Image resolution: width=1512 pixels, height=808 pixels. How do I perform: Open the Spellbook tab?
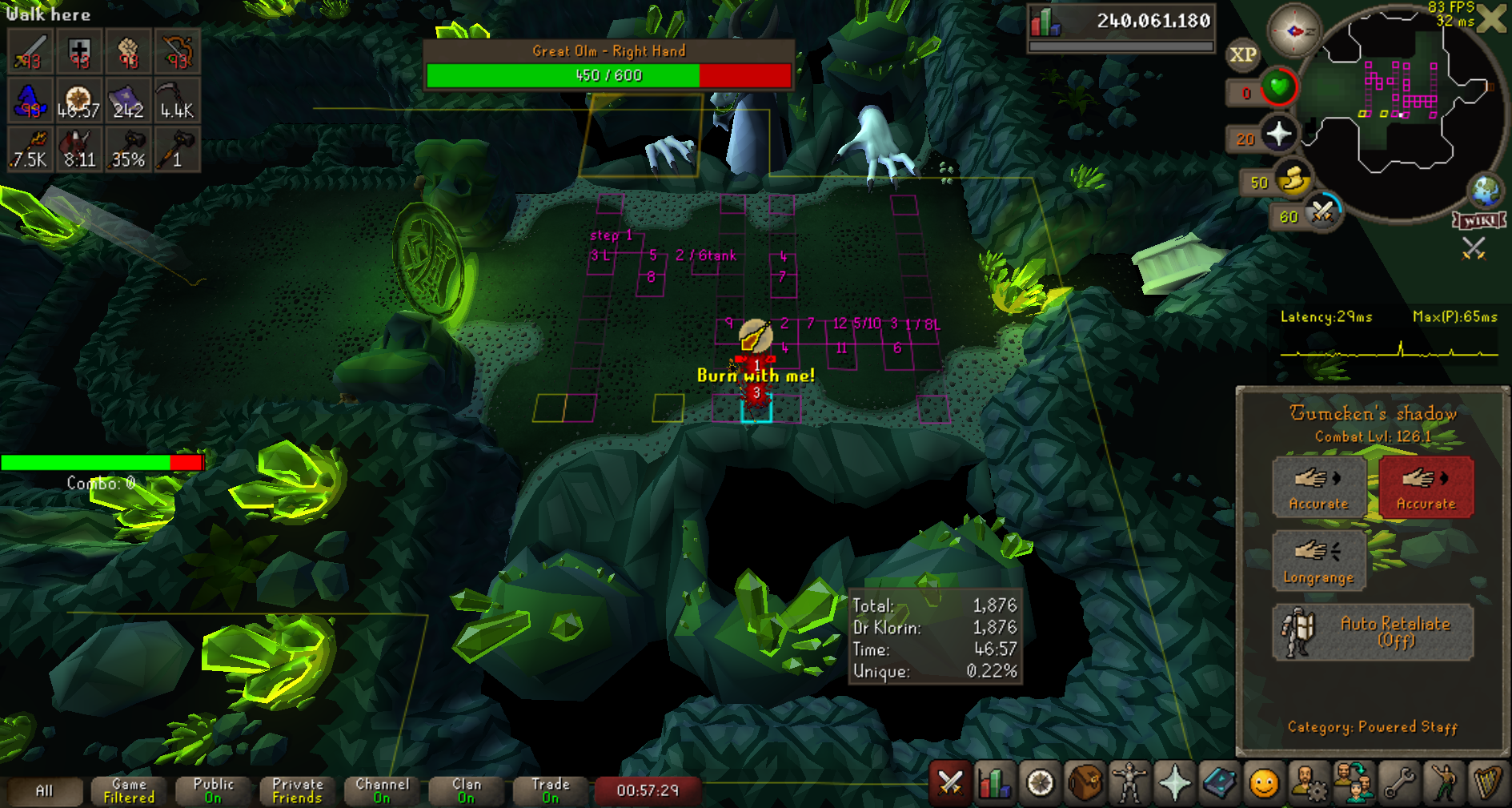[1219, 782]
